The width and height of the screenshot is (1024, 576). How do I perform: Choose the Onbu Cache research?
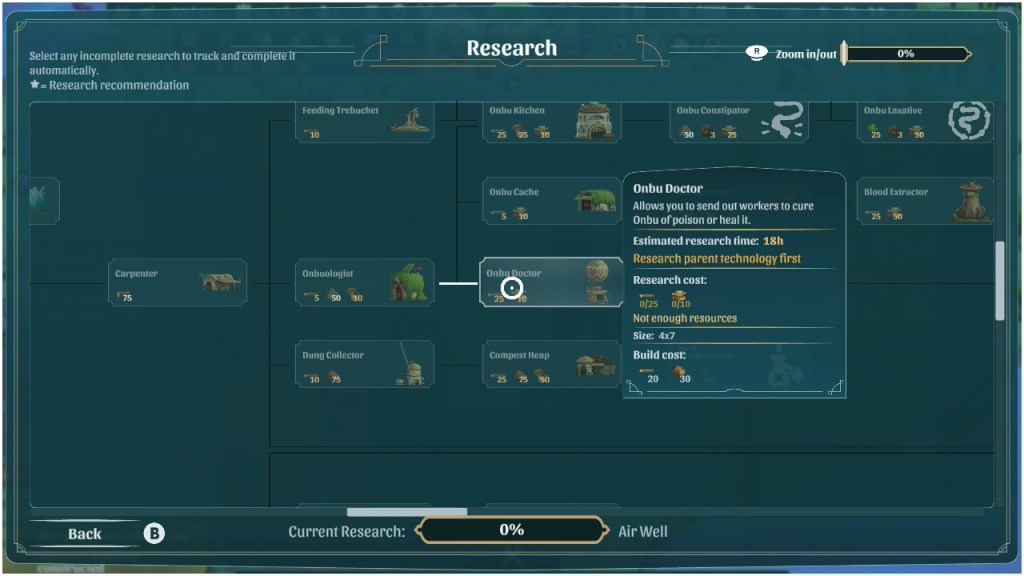click(551, 201)
